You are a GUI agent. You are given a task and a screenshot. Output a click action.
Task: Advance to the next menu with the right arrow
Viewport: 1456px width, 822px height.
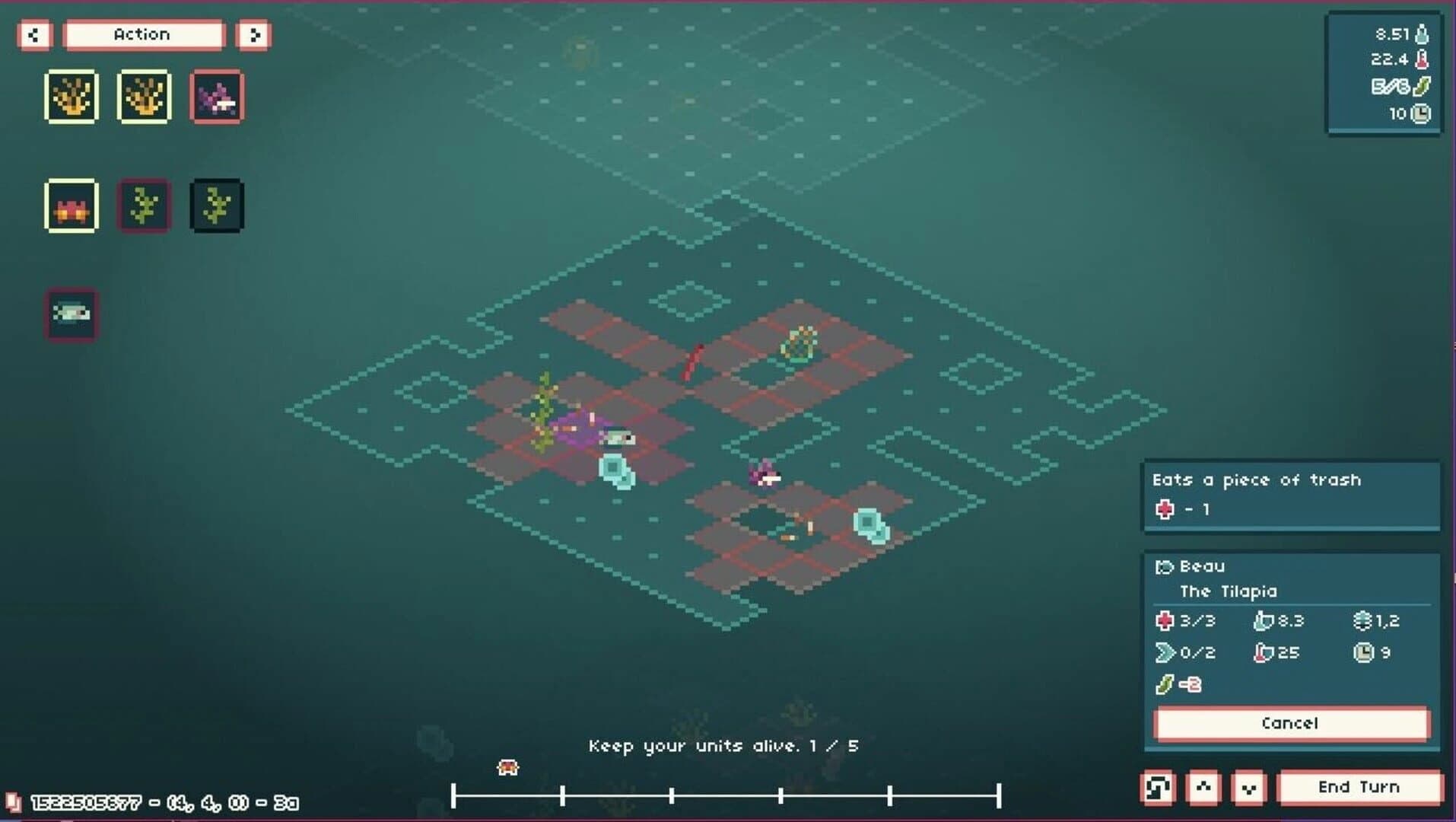tap(255, 35)
